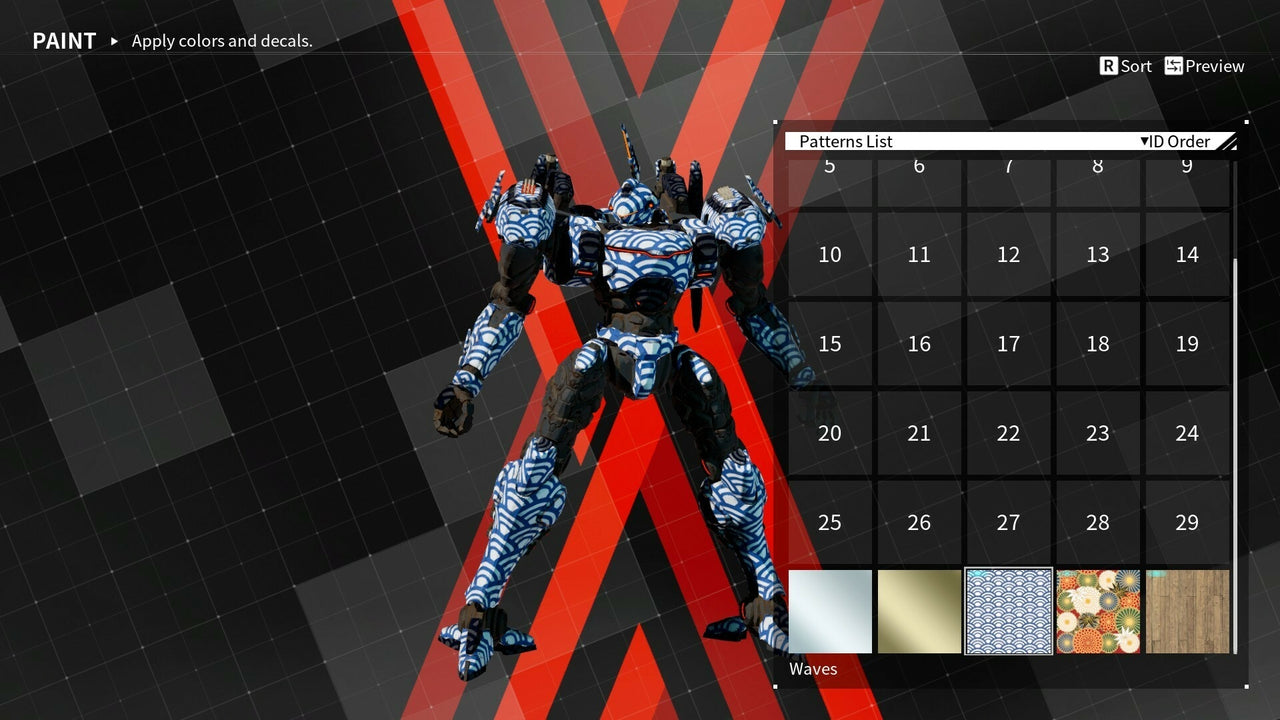
Task: Select pattern slot 18
Action: 1098,343
